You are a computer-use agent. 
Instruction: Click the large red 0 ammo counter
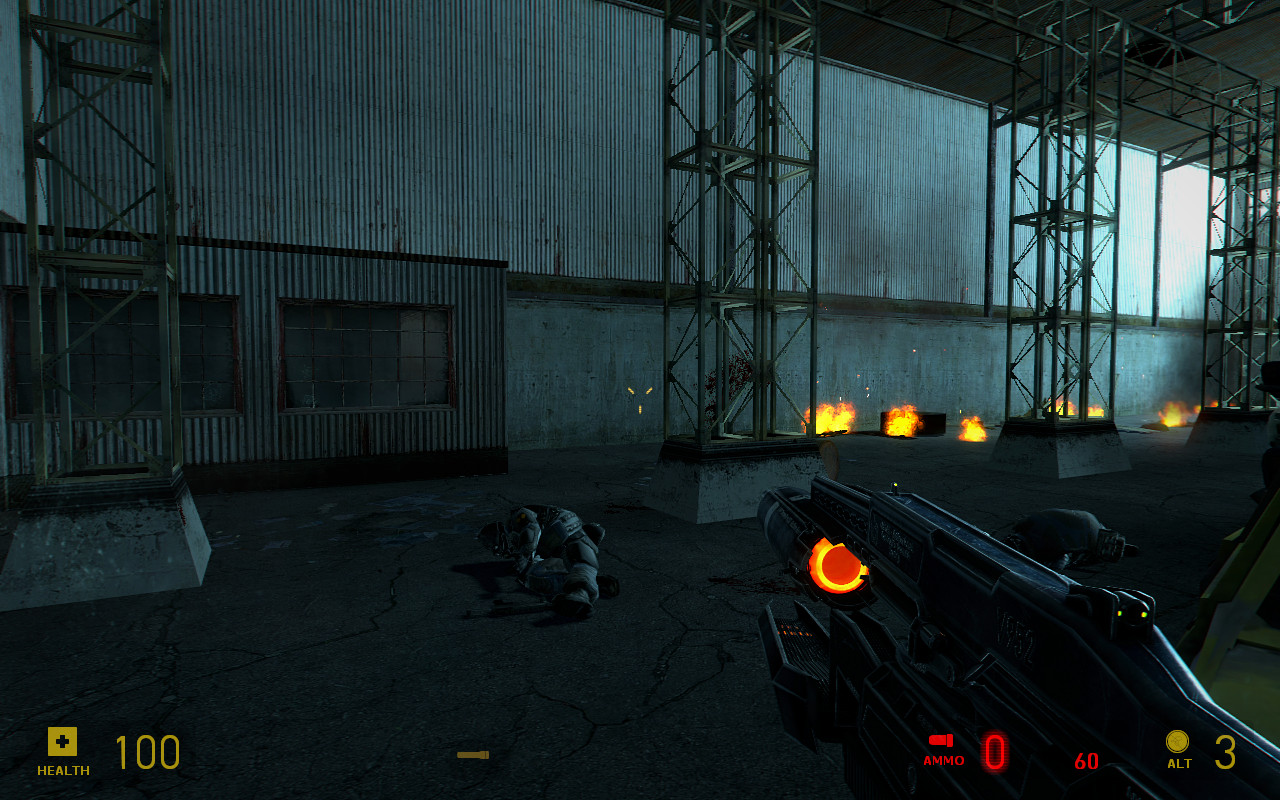click(993, 752)
